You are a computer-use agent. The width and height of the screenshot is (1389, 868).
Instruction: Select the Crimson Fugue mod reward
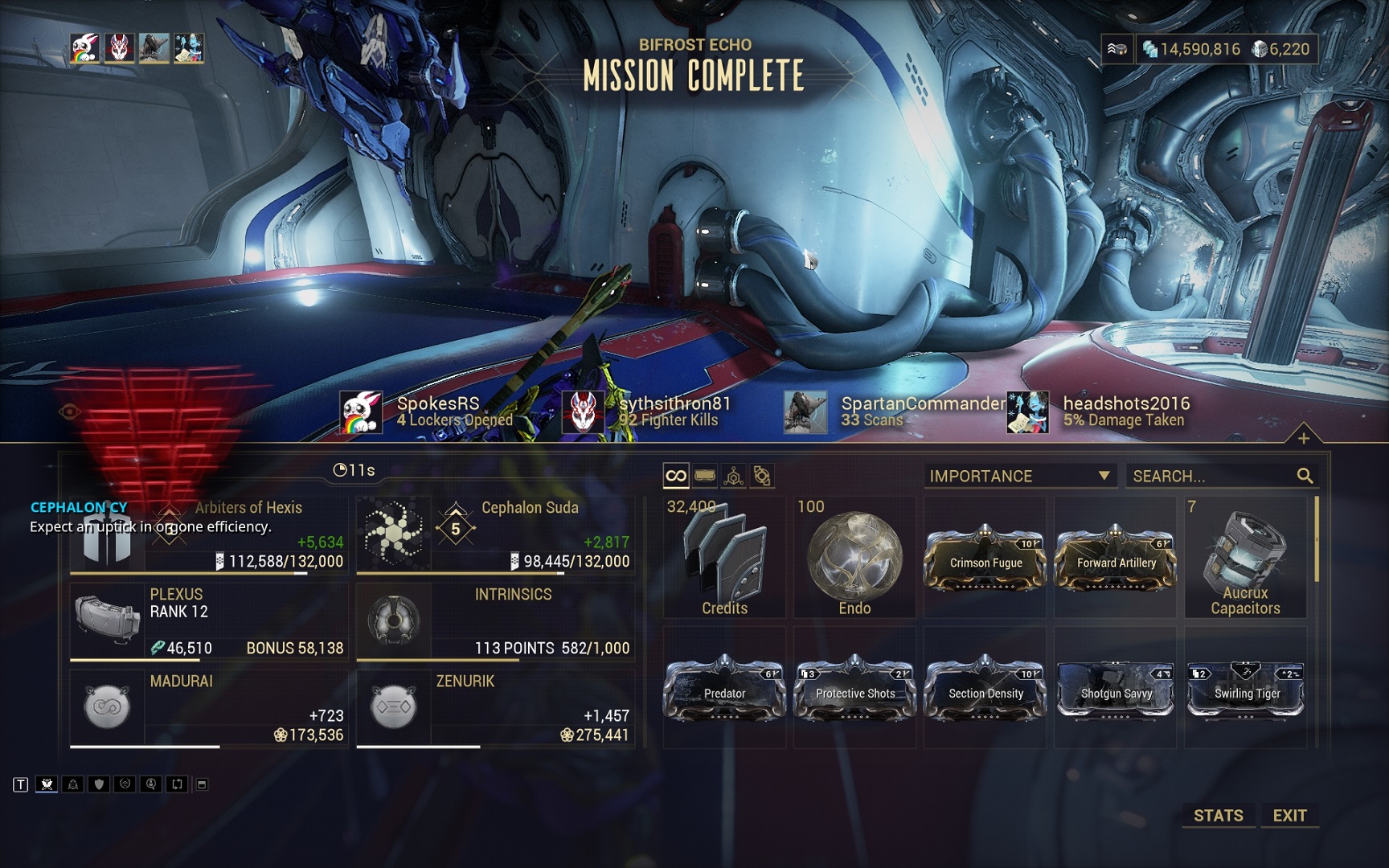(x=985, y=559)
